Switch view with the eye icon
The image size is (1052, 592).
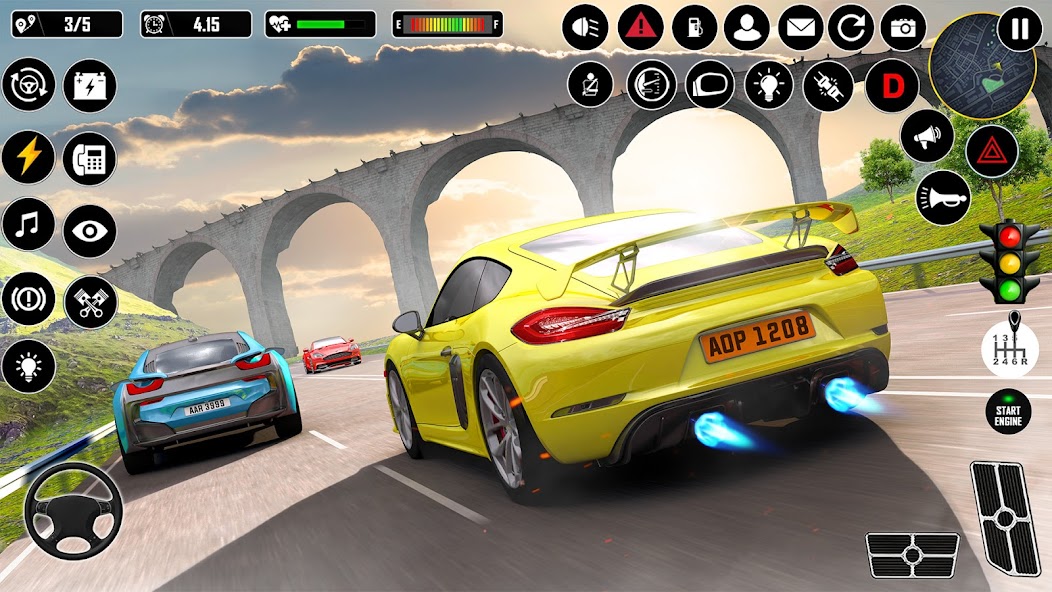(x=90, y=231)
